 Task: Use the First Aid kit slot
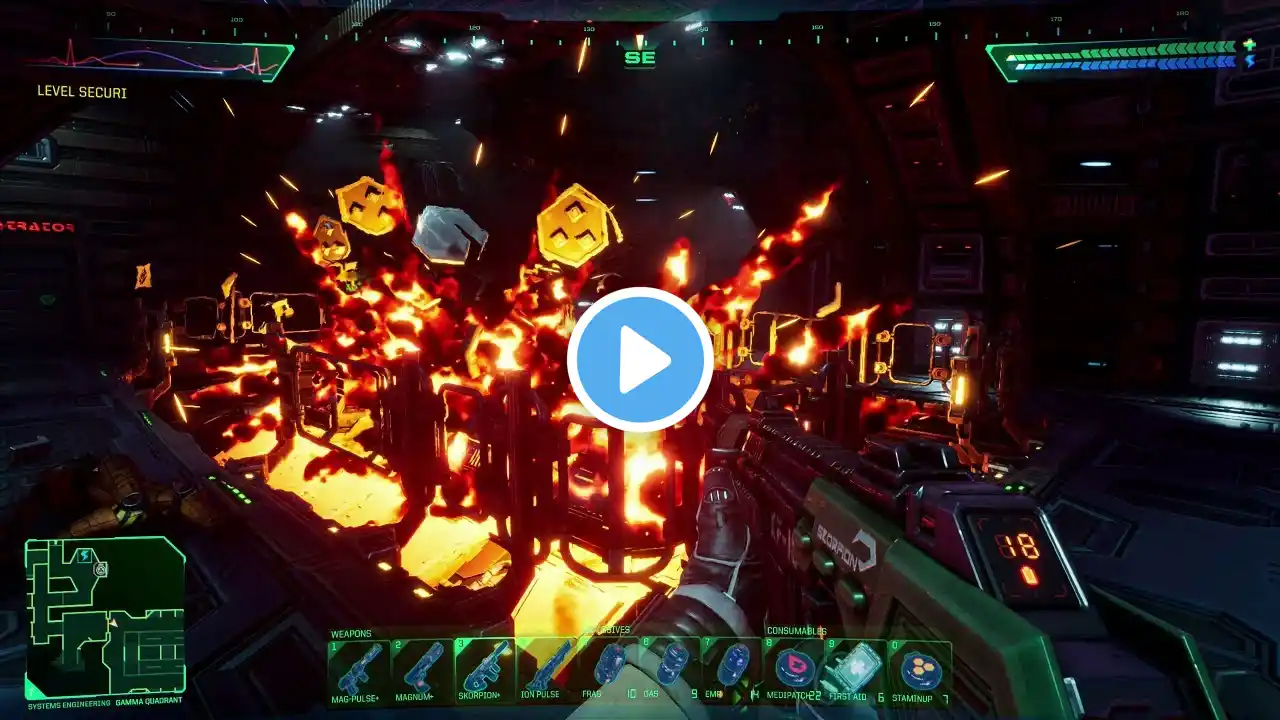click(857, 666)
